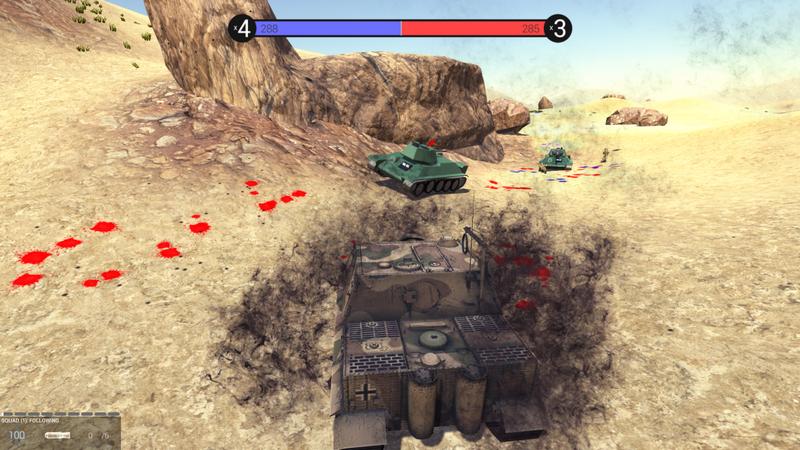Select the Squad Following status label
Image resolution: width=800 pixels, height=450 pixels.
click(32, 419)
